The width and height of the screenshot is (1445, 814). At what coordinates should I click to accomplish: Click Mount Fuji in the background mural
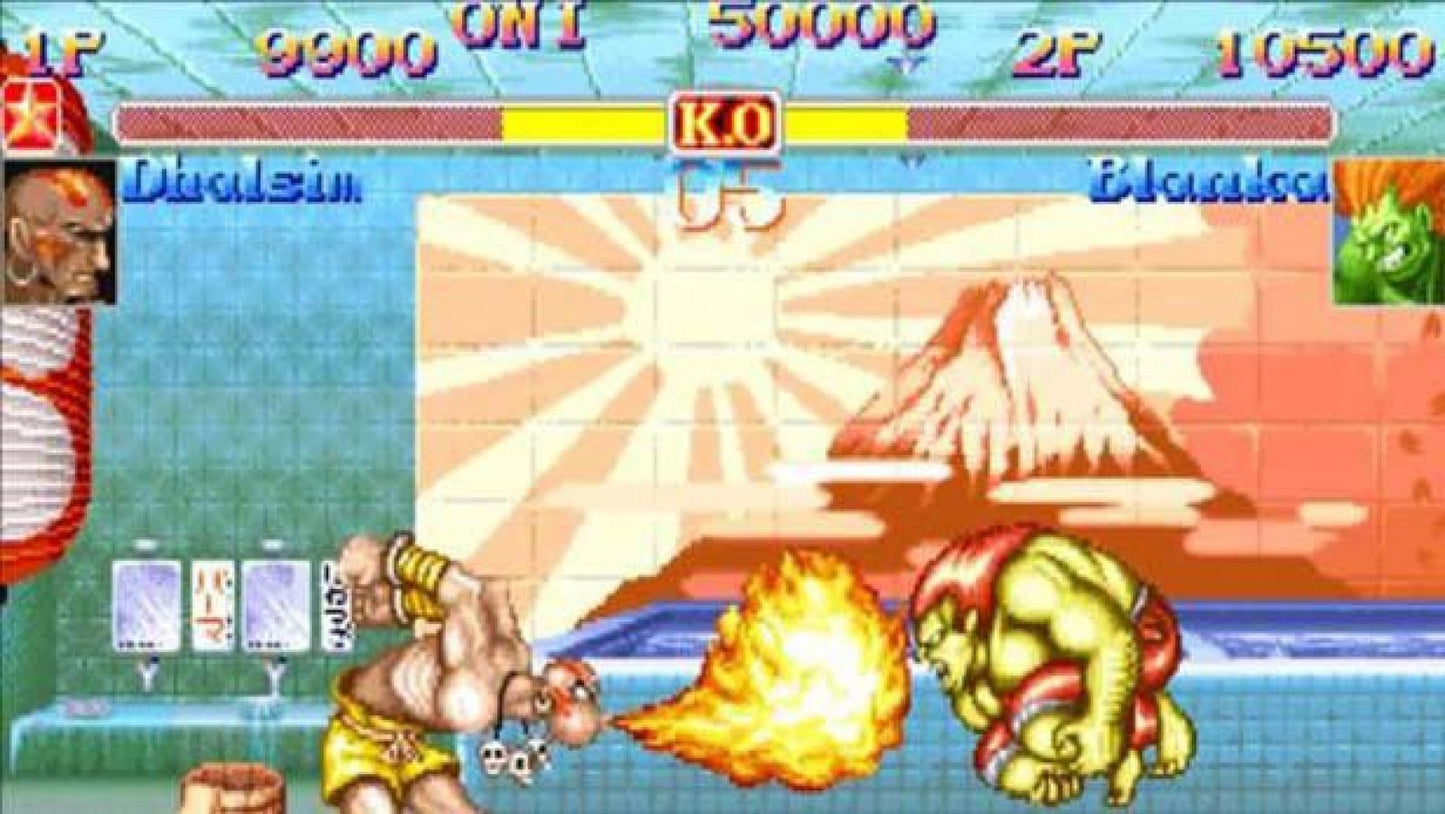pyautogui.click(x=1020, y=380)
